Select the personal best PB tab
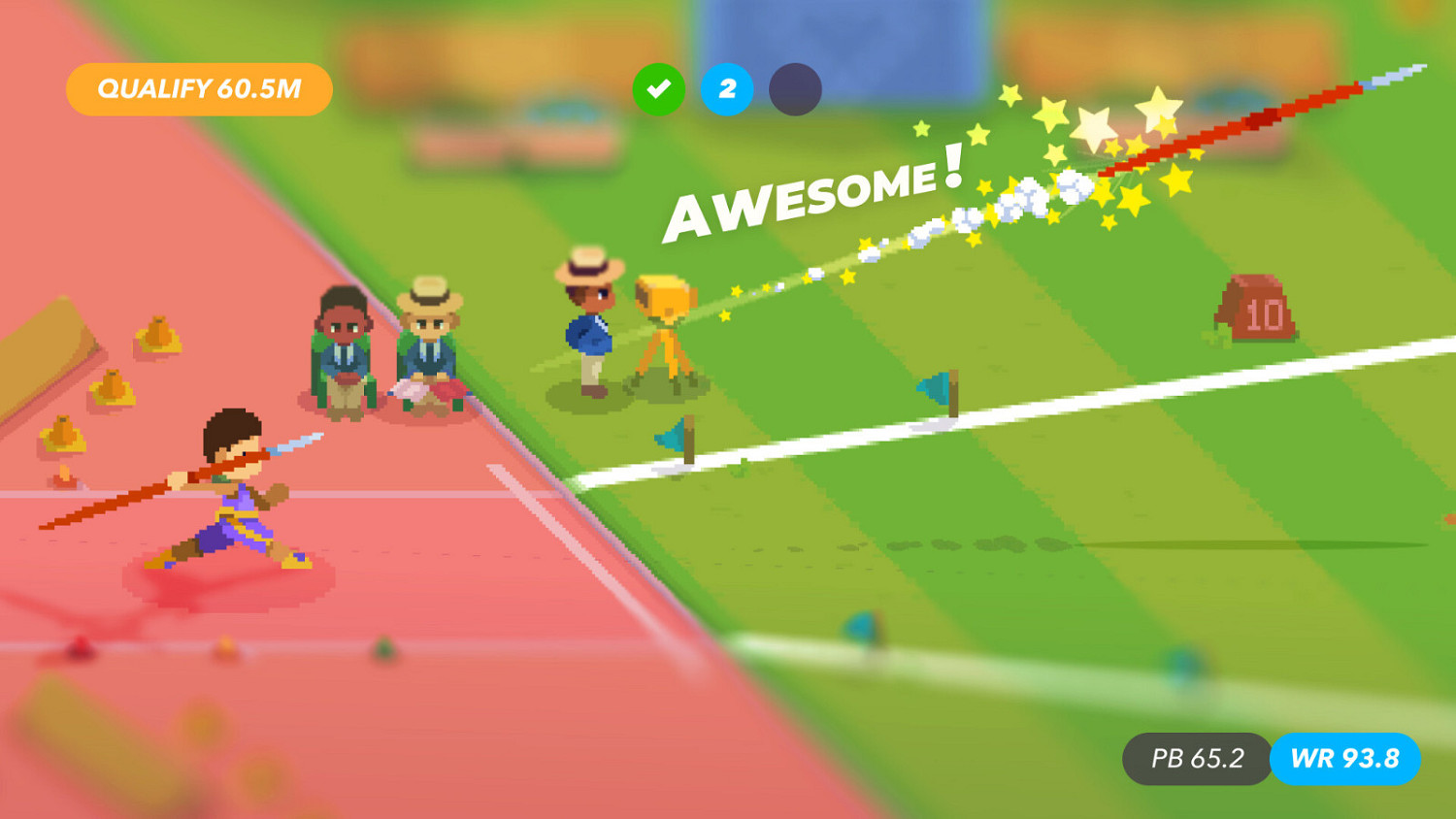The image size is (1456, 819). (1196, 760)
